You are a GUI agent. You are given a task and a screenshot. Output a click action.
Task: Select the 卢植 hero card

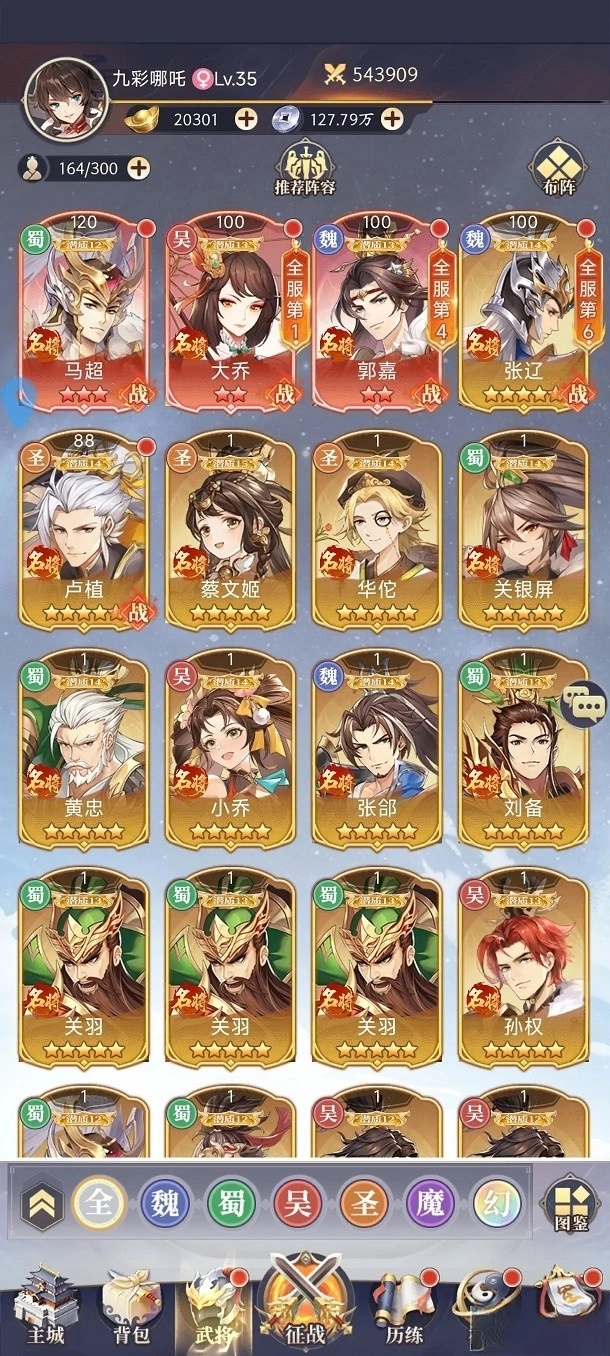[84, 532]
